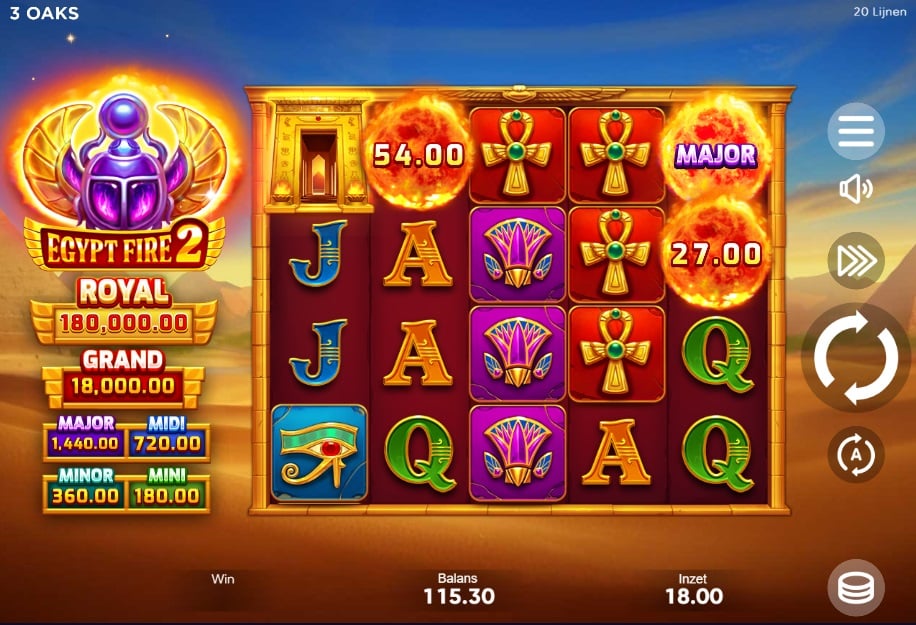This screenshot has height=625, width=916.
Task: Open the bet coins stack button
Action: (x=855, y=588)
